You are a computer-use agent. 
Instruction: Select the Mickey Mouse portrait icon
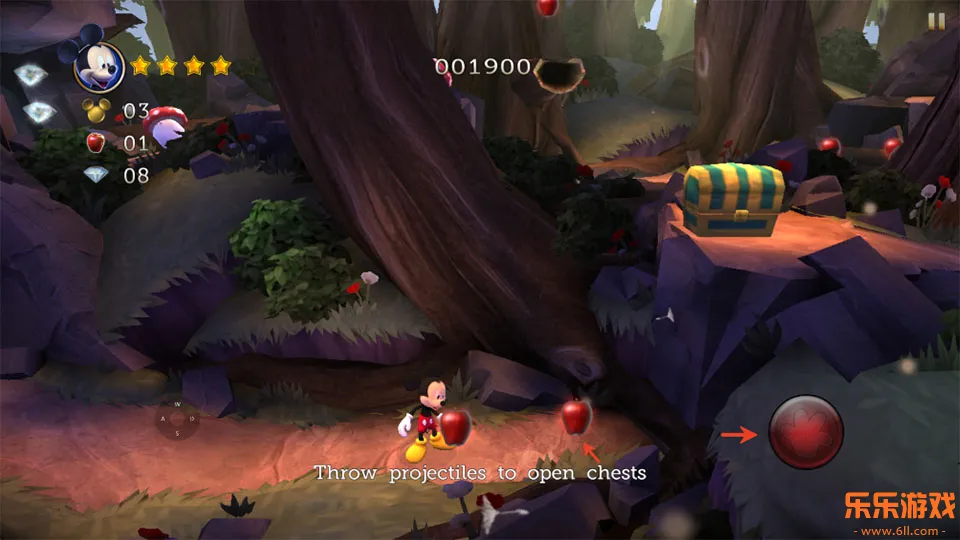pyautogui.click(x=98, y=65)
